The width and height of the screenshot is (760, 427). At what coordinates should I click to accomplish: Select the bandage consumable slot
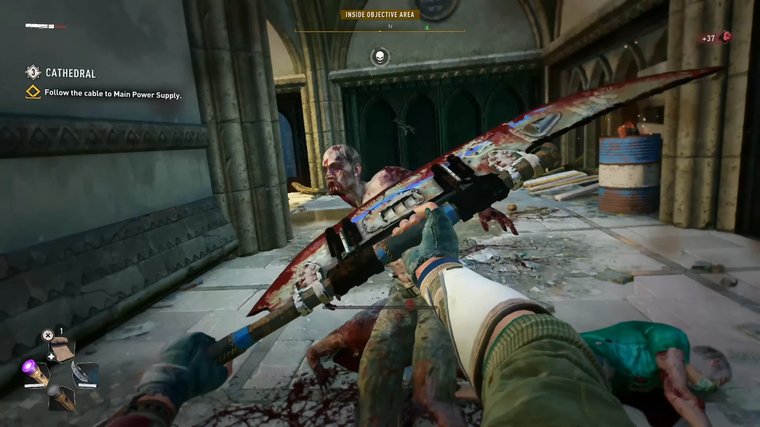(x=62, y=349)
